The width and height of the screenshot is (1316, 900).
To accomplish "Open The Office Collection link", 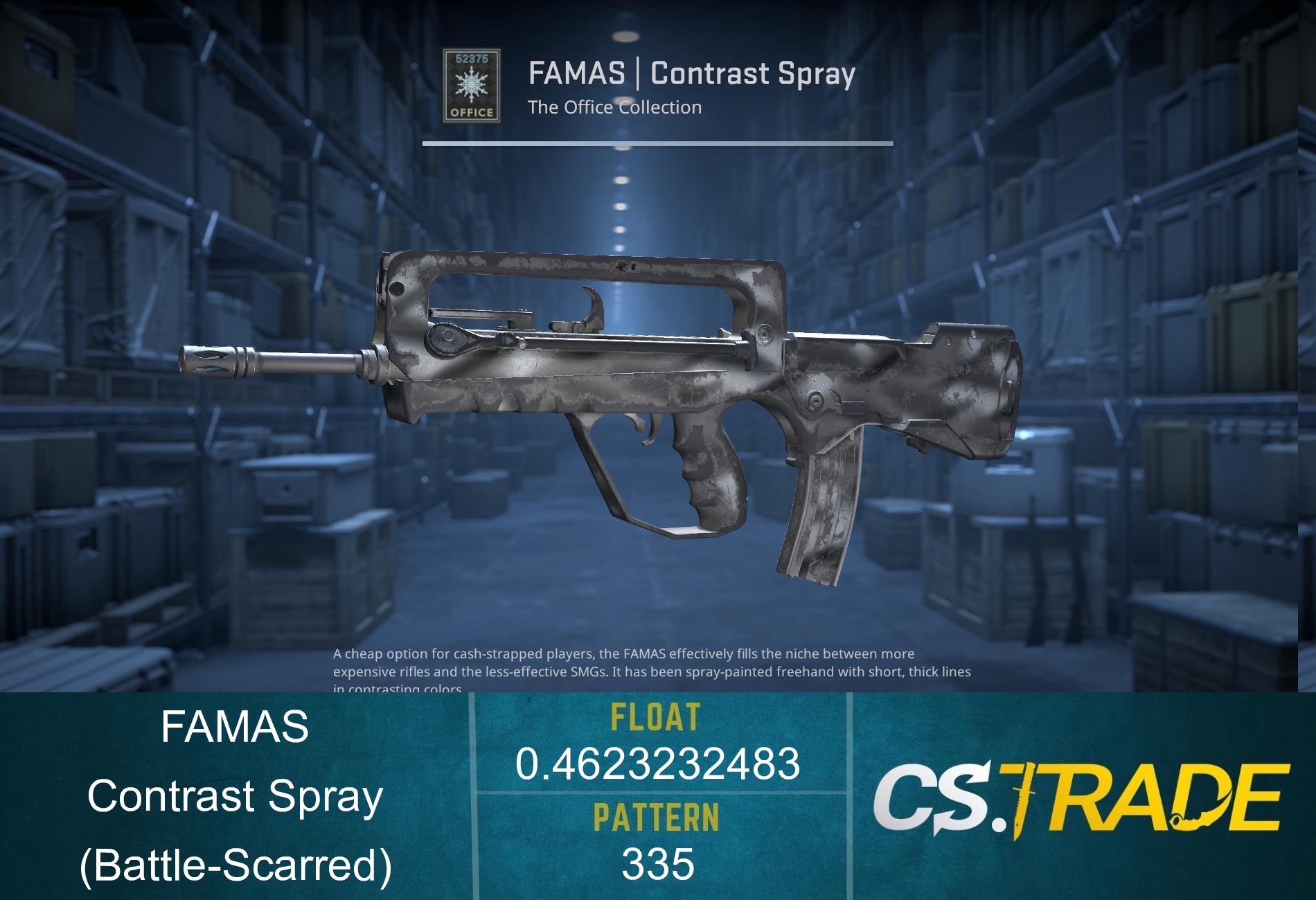I will pos(613,107).
